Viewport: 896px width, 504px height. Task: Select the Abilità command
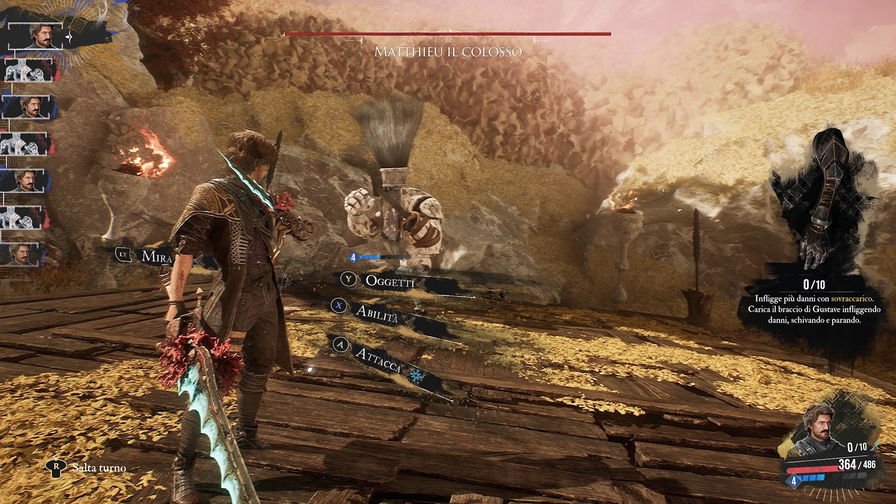(379, 311)
